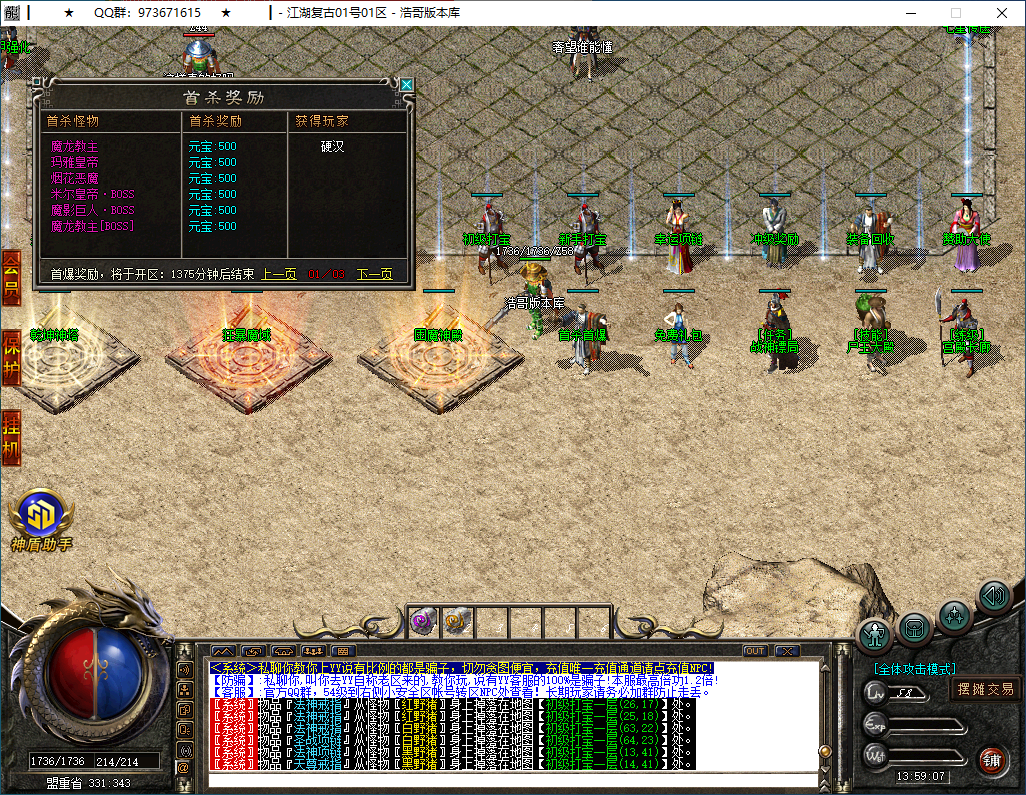Screen dimensions: 1026x795
Task: Go to 上一页 previous page
Action: [279, 274]
